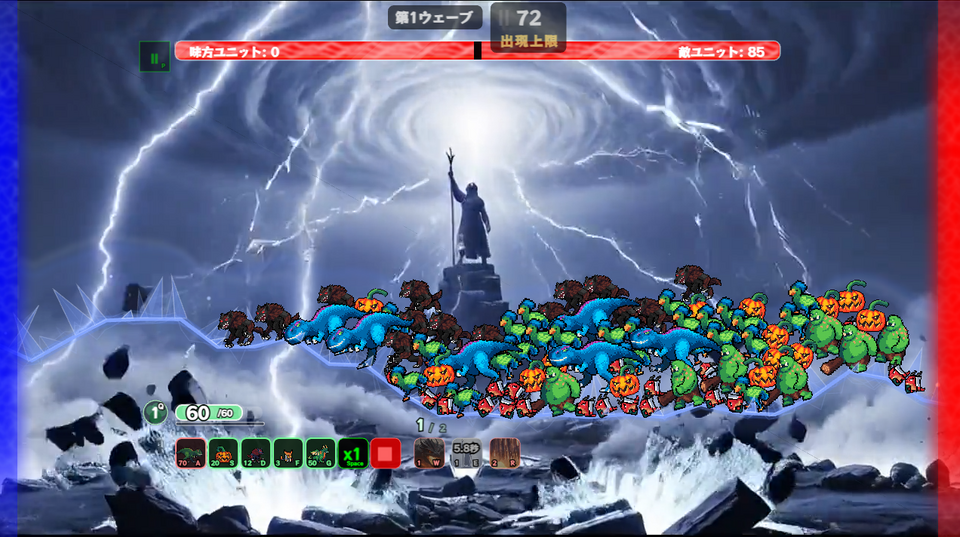Viewport: 960px width, 537px height.
Task: Click the red stop square button
Action: coord(385,453)
